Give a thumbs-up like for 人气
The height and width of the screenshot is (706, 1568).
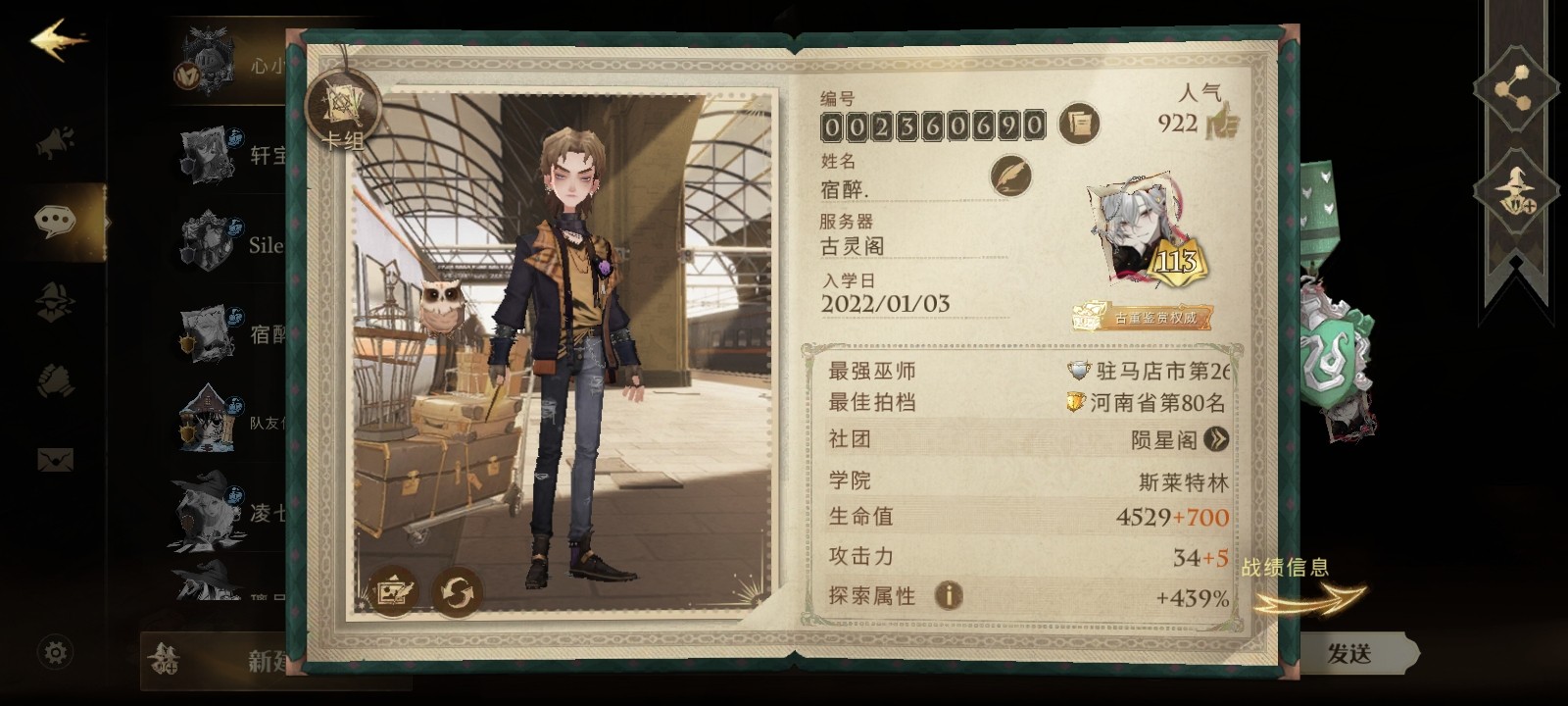point(1221,124)
